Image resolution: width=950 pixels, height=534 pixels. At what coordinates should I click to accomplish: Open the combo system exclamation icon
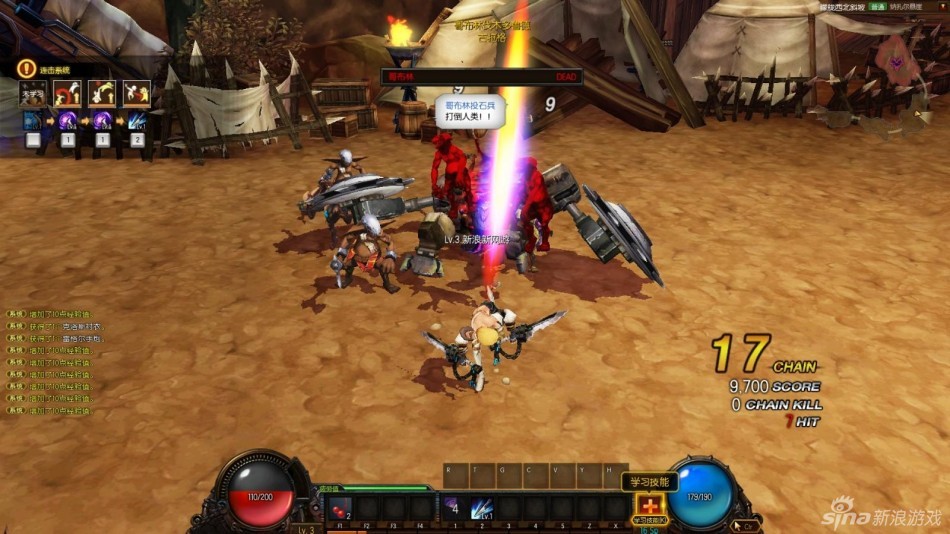(26, 68)
